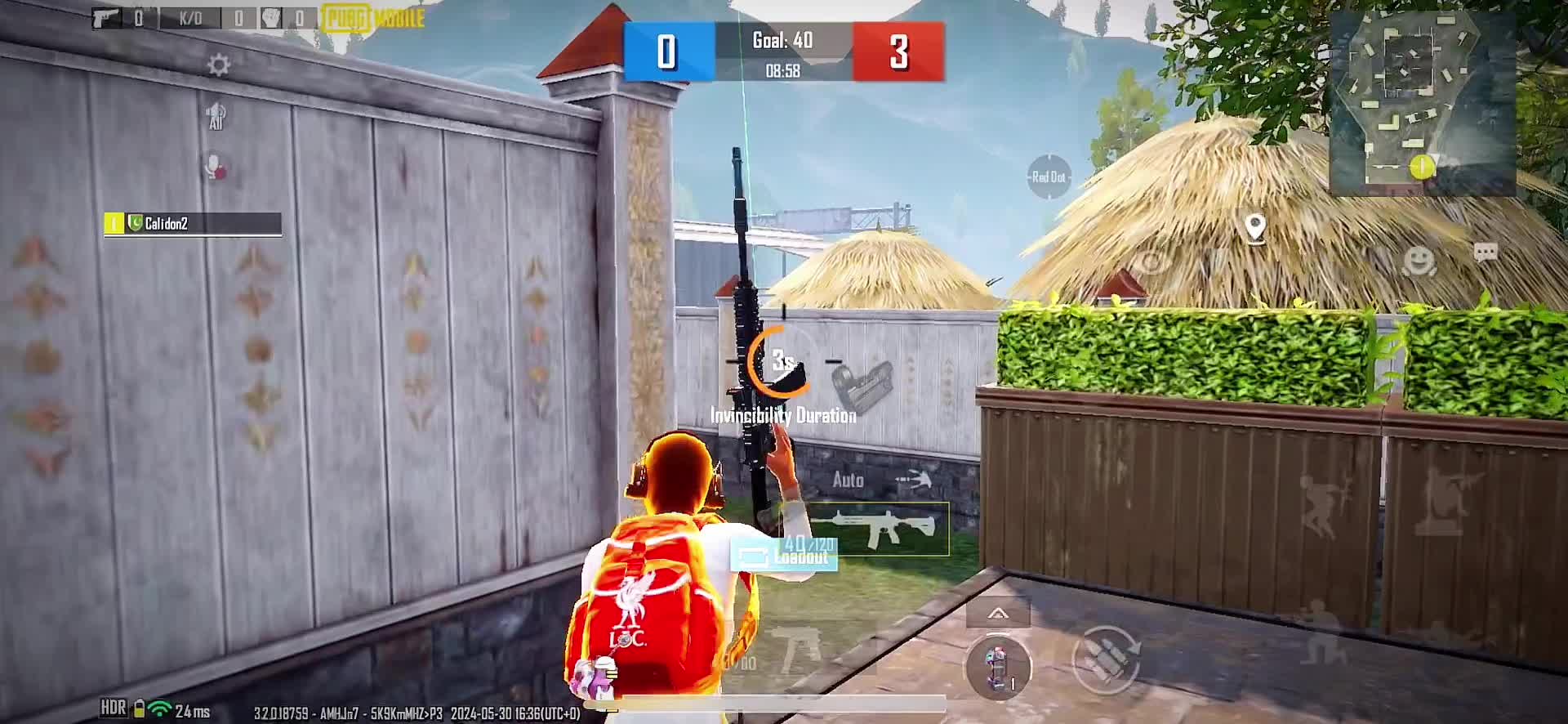Open the quick chat bubble
This screenshot has width=1568, height=724.
click(1485, 253)
